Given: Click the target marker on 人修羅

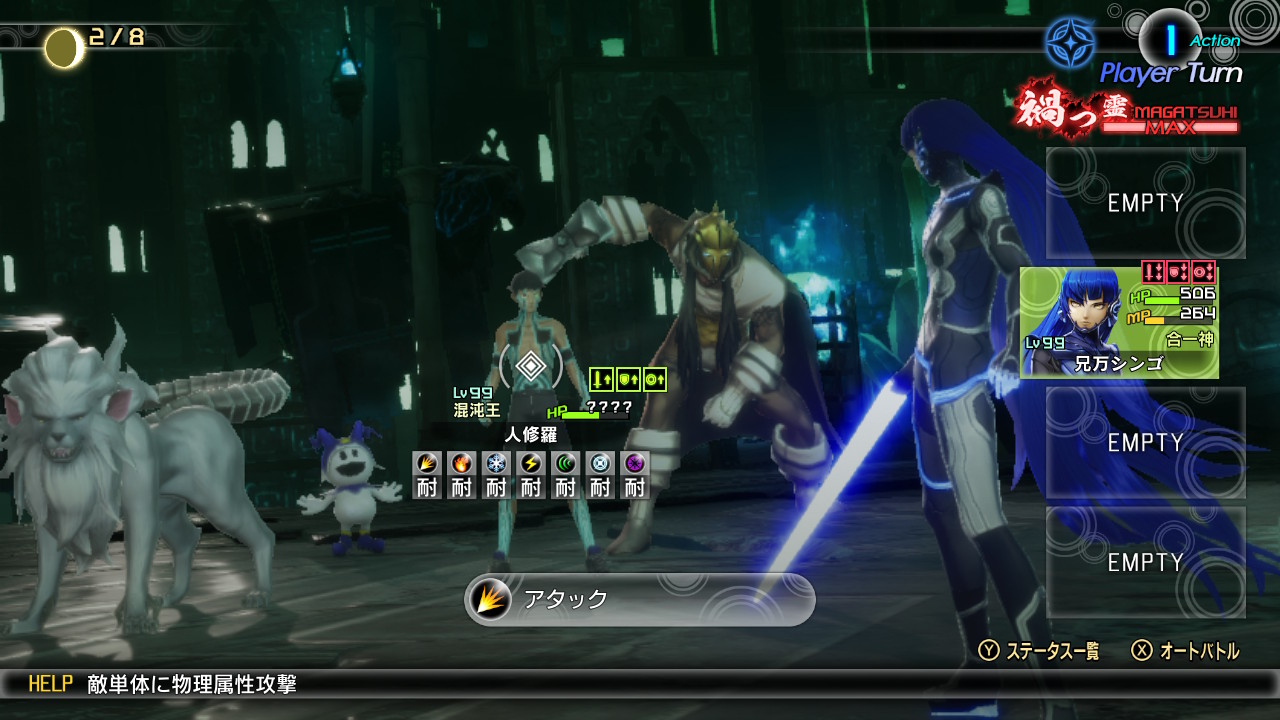Looking at the screenshot, I should [531, 368].
